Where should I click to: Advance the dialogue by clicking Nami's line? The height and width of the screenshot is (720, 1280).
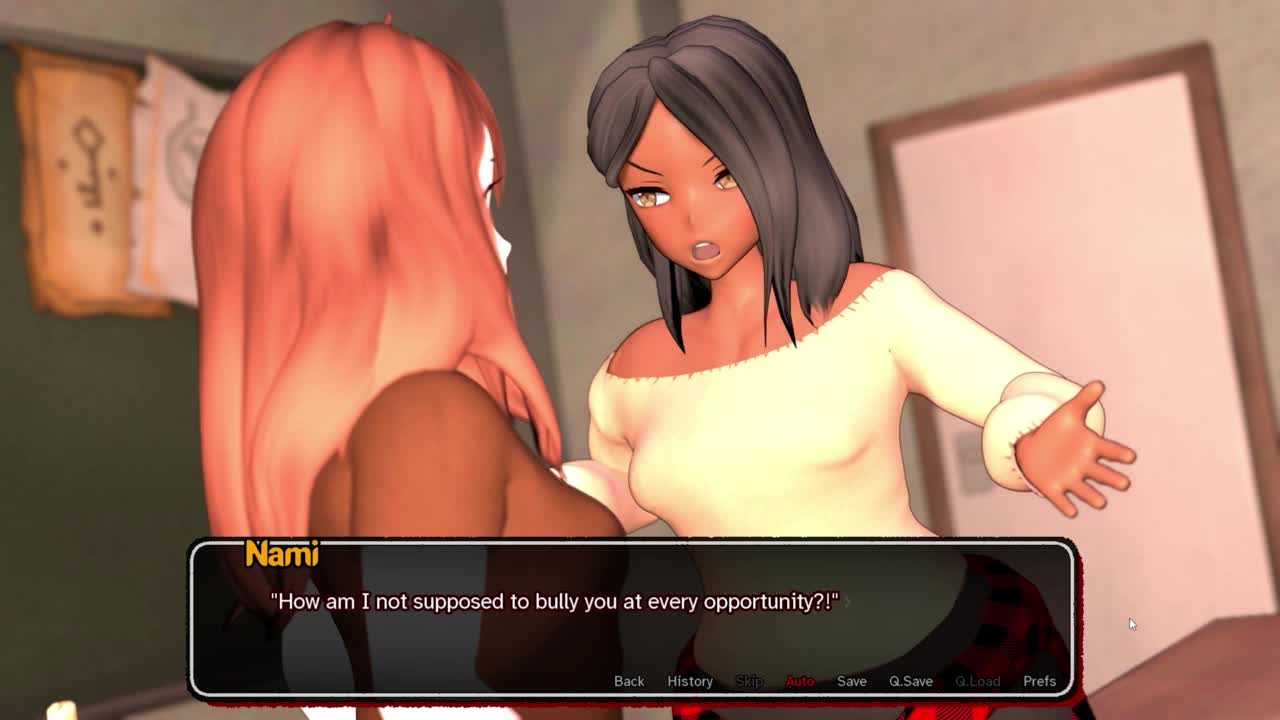click(x=555, y=602)
